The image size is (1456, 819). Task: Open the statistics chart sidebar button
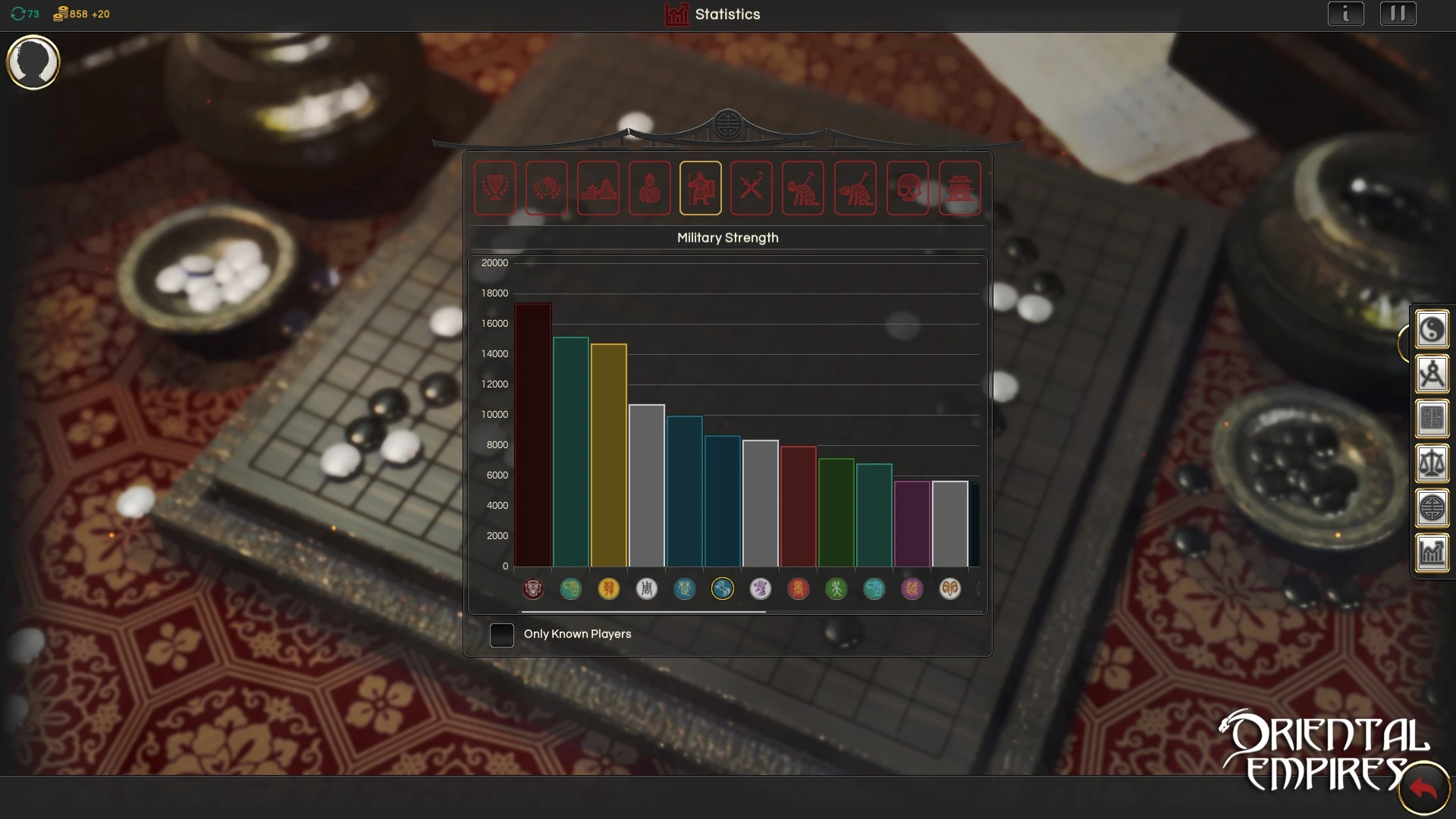(1432, 553)
